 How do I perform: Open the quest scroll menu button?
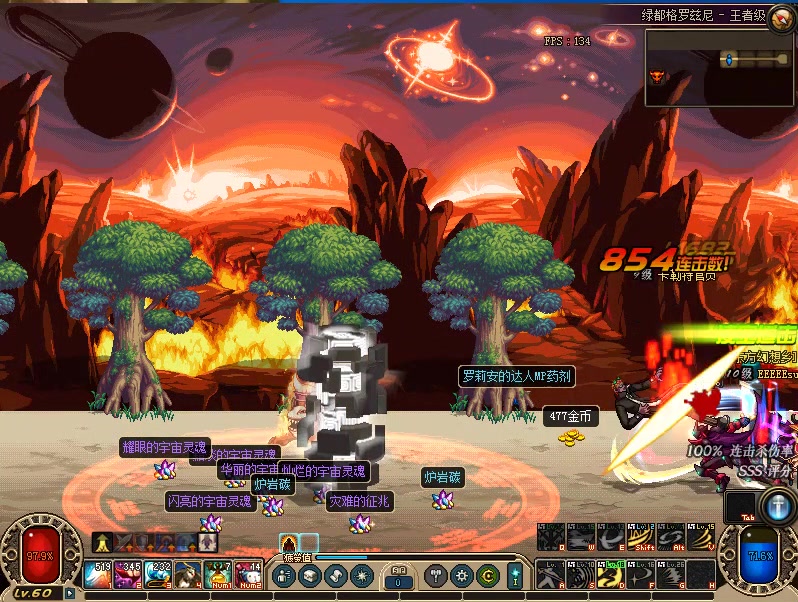click(x=335, y=576)
